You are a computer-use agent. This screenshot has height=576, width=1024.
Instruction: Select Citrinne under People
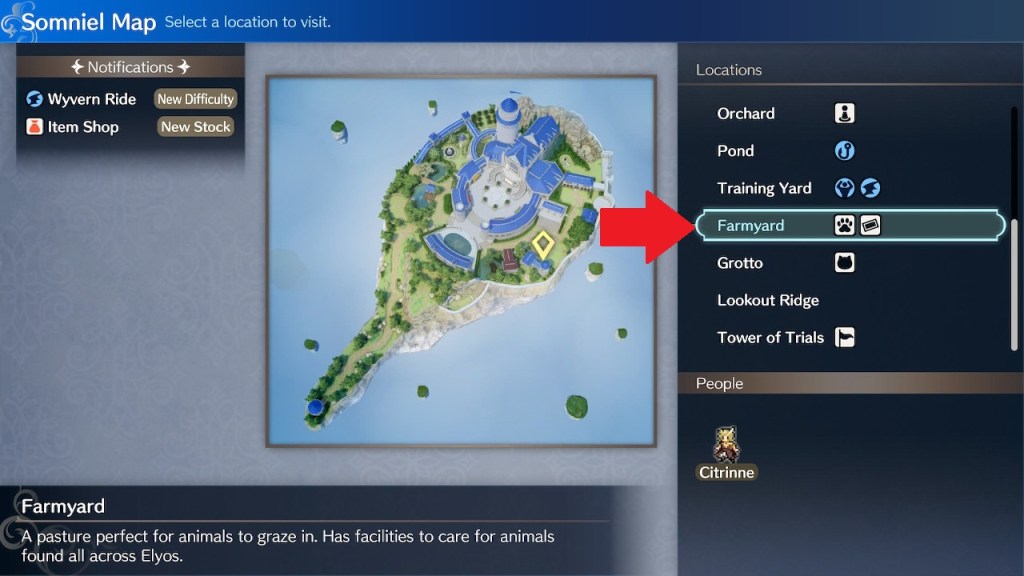click(x=727, y=452)
